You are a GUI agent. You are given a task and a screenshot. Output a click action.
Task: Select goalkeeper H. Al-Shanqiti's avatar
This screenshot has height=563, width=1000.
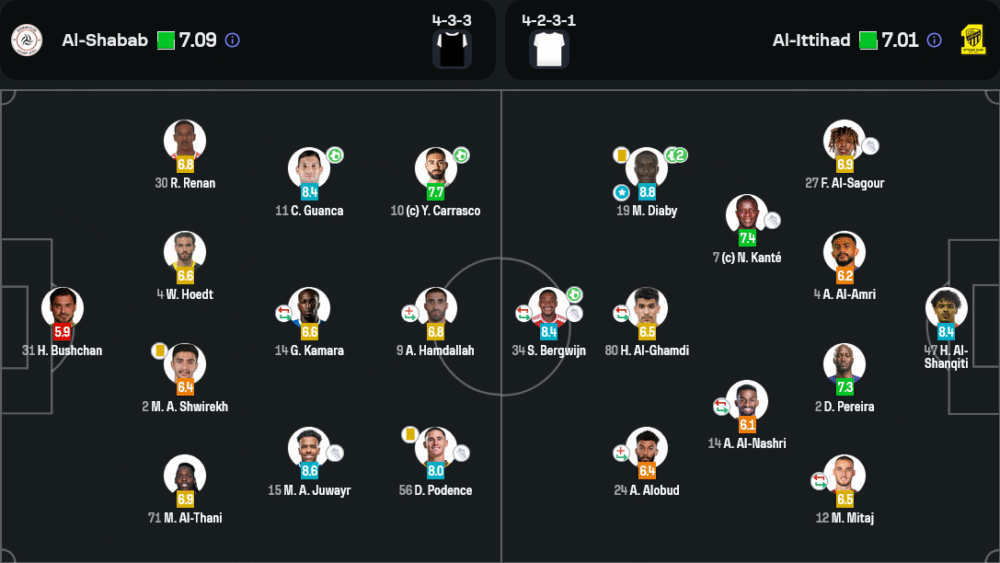pyautogui.click(x=946, y=308)
